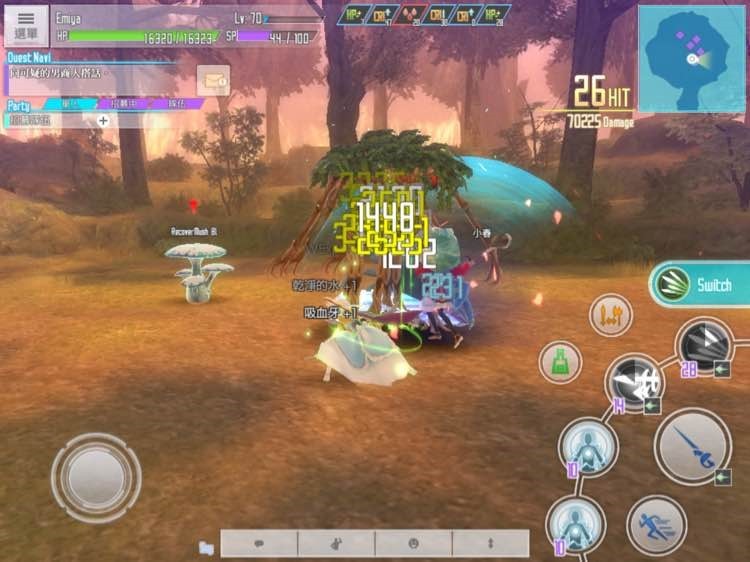
Task: Tap the Switch weapon button
Action: [x=700, y=285]
